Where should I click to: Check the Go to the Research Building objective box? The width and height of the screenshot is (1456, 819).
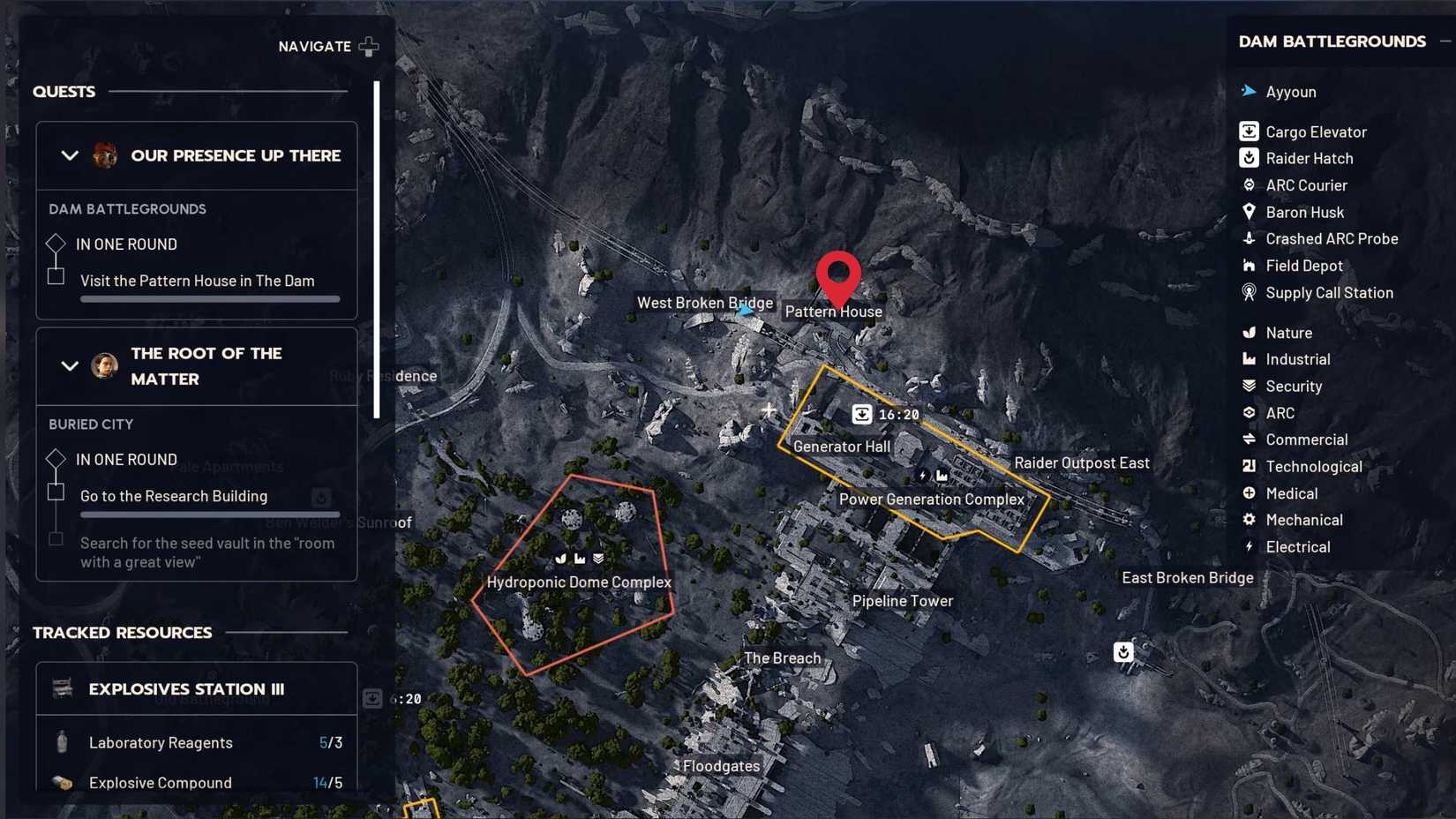pyautogui.click(x=55, y=492)
